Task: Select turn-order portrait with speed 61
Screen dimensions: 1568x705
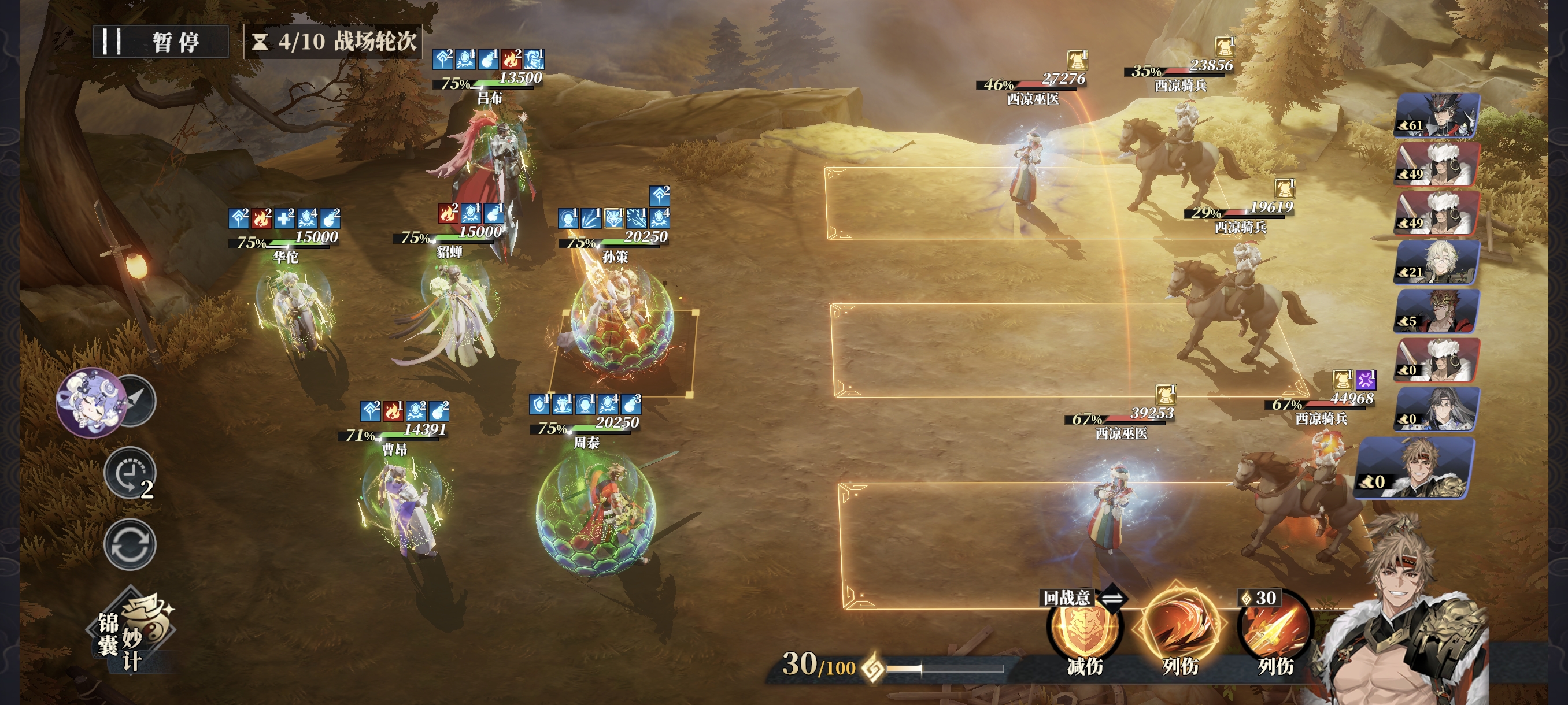Action: tap(1437, 115)
